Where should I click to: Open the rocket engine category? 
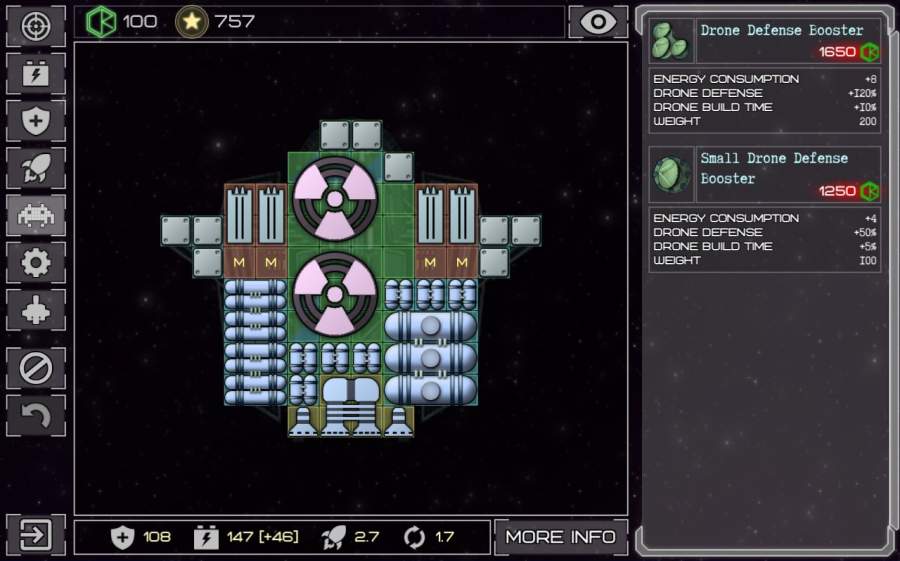(x=35, y=168)
